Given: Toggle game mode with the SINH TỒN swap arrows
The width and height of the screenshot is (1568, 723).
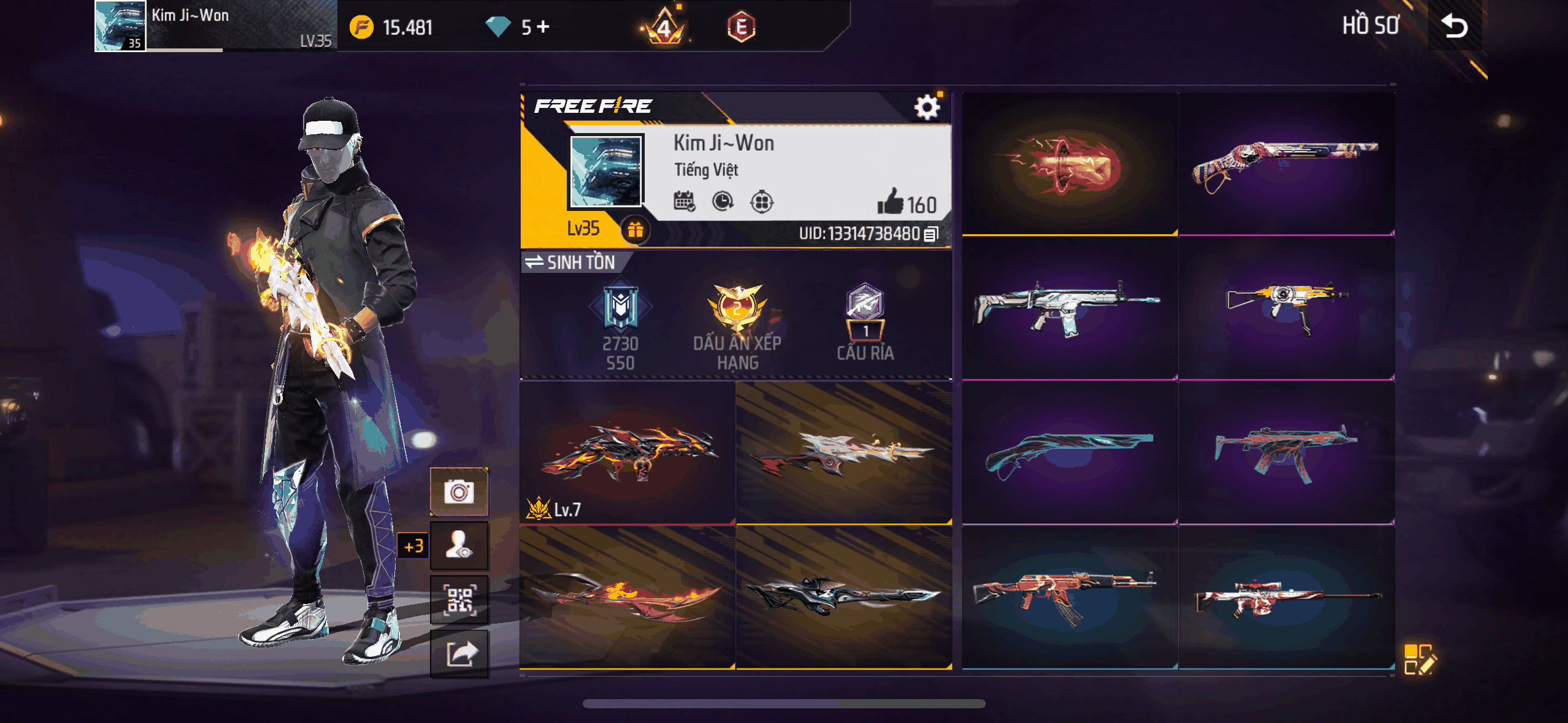Looking at the screenshot, I should 534,262.
